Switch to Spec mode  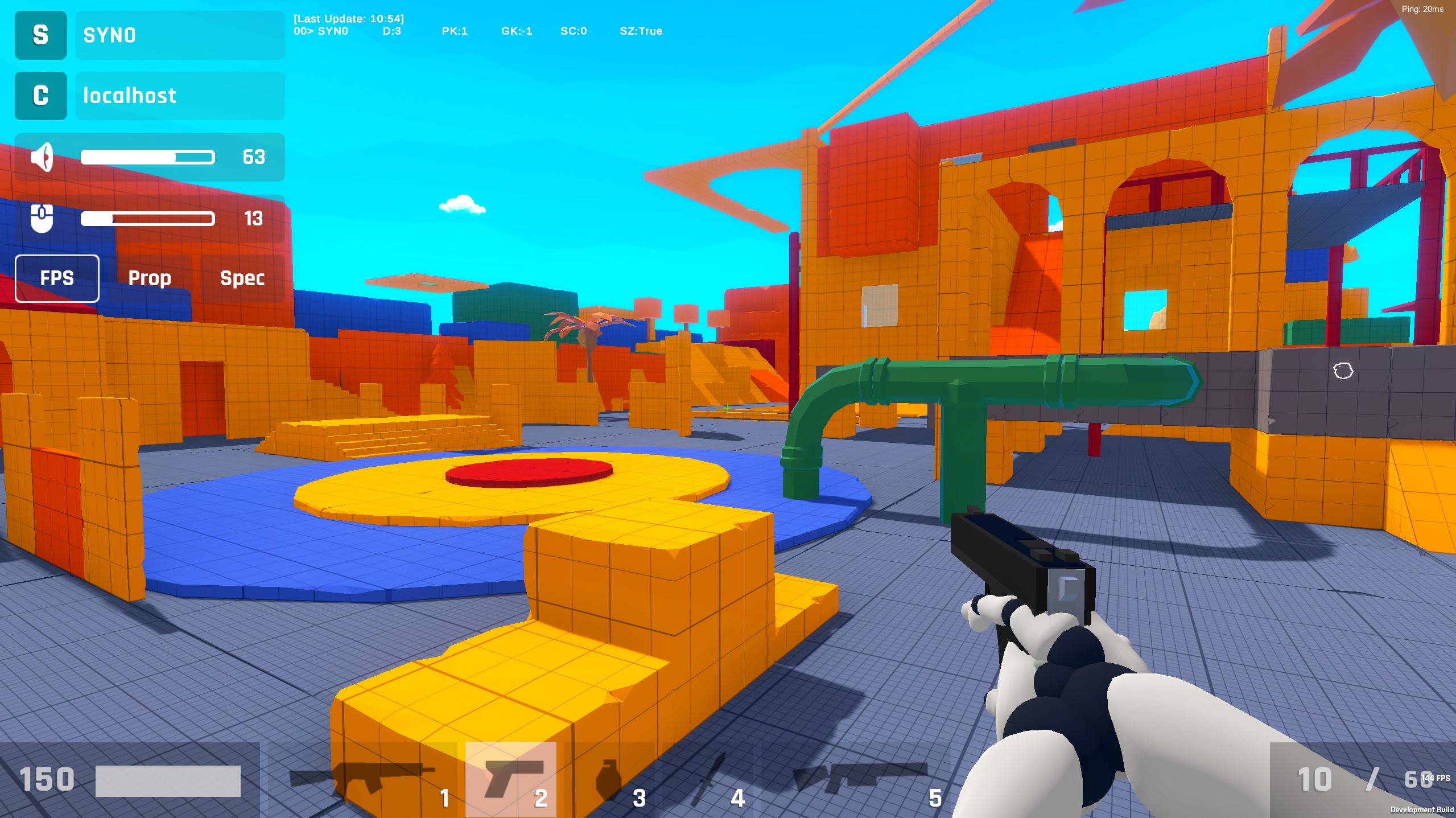click(242, 278)
